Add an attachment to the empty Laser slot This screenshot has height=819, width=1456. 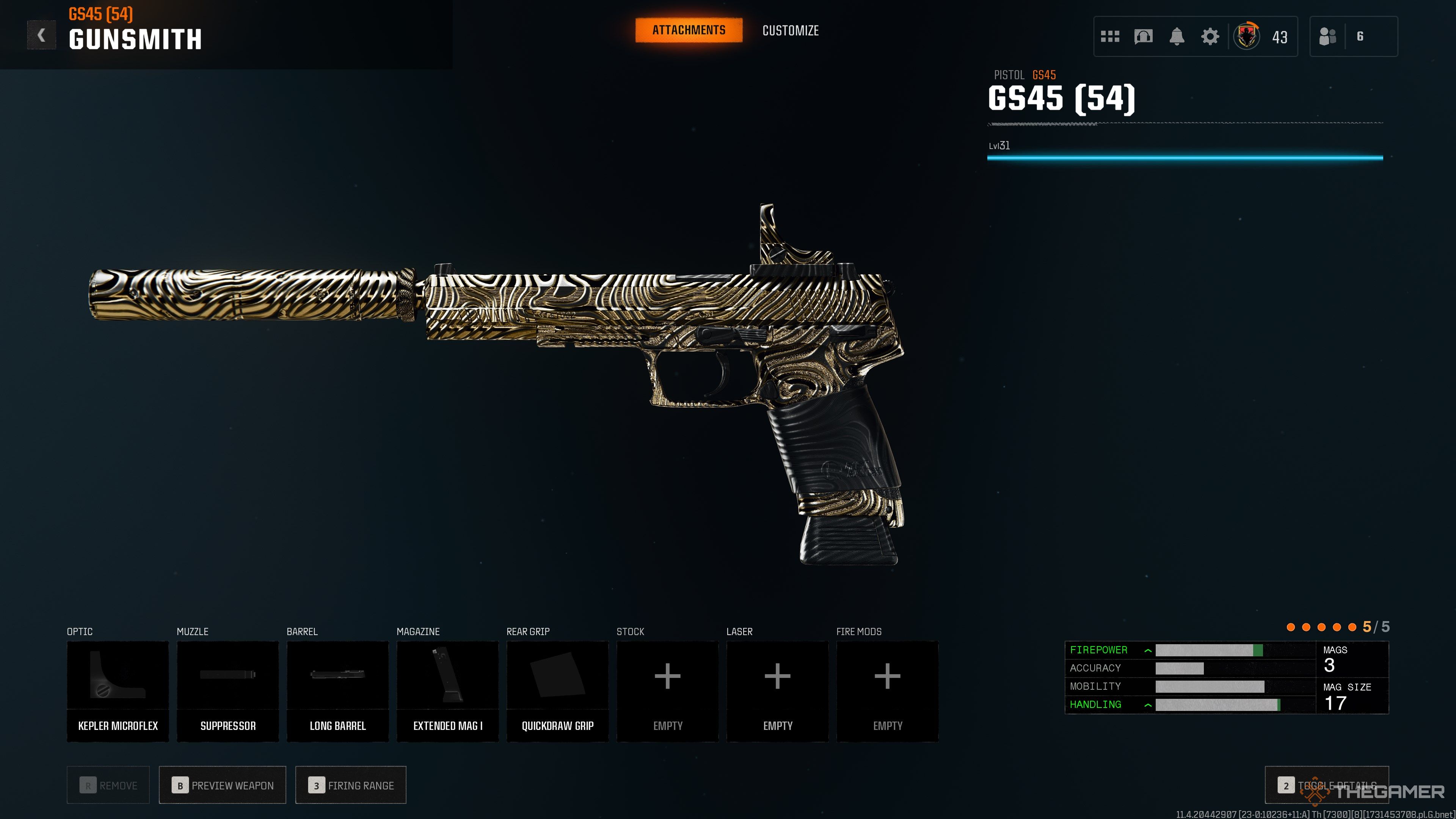(x=777, y=691)
